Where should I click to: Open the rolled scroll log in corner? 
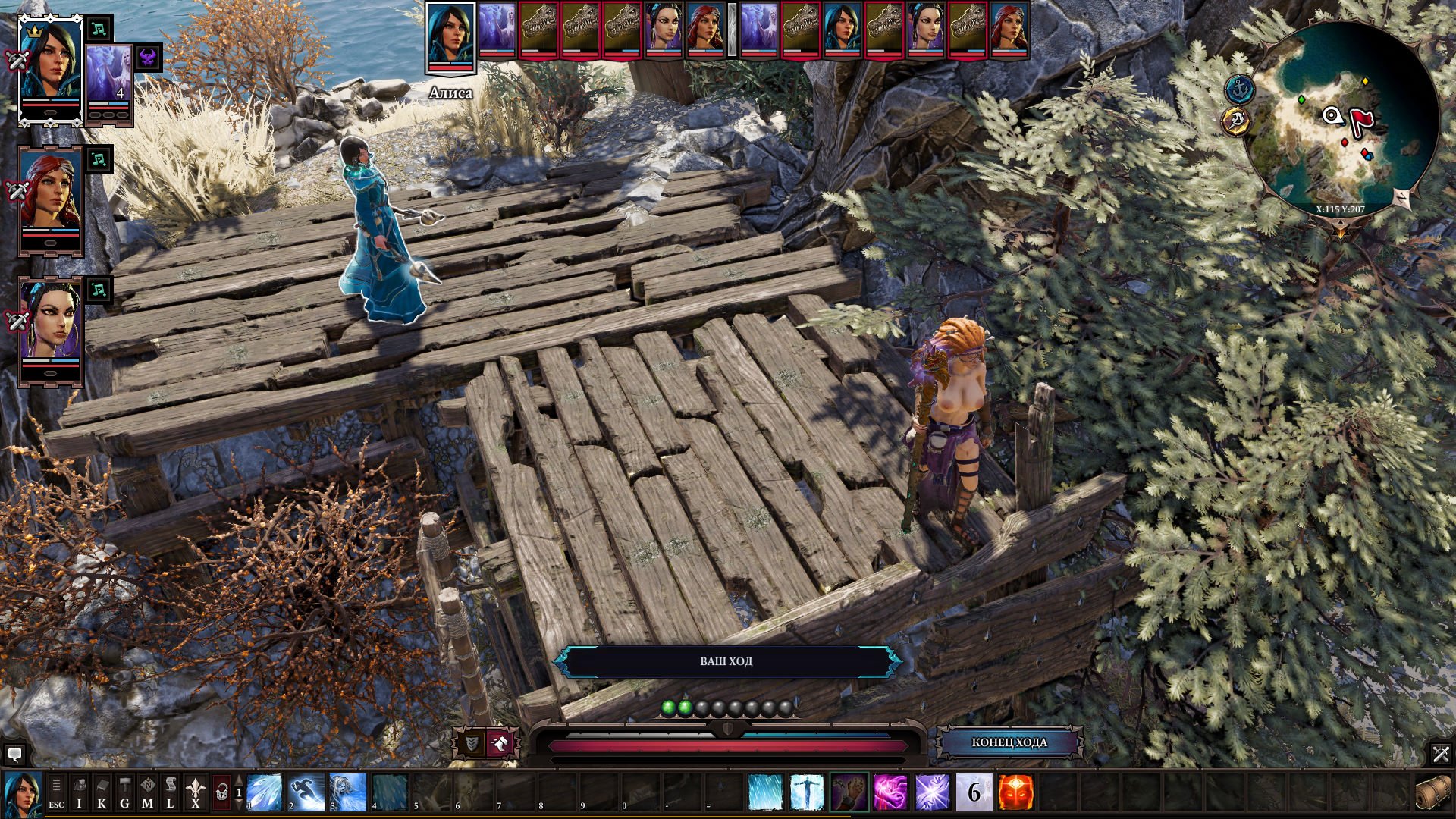coord(1432,792)
